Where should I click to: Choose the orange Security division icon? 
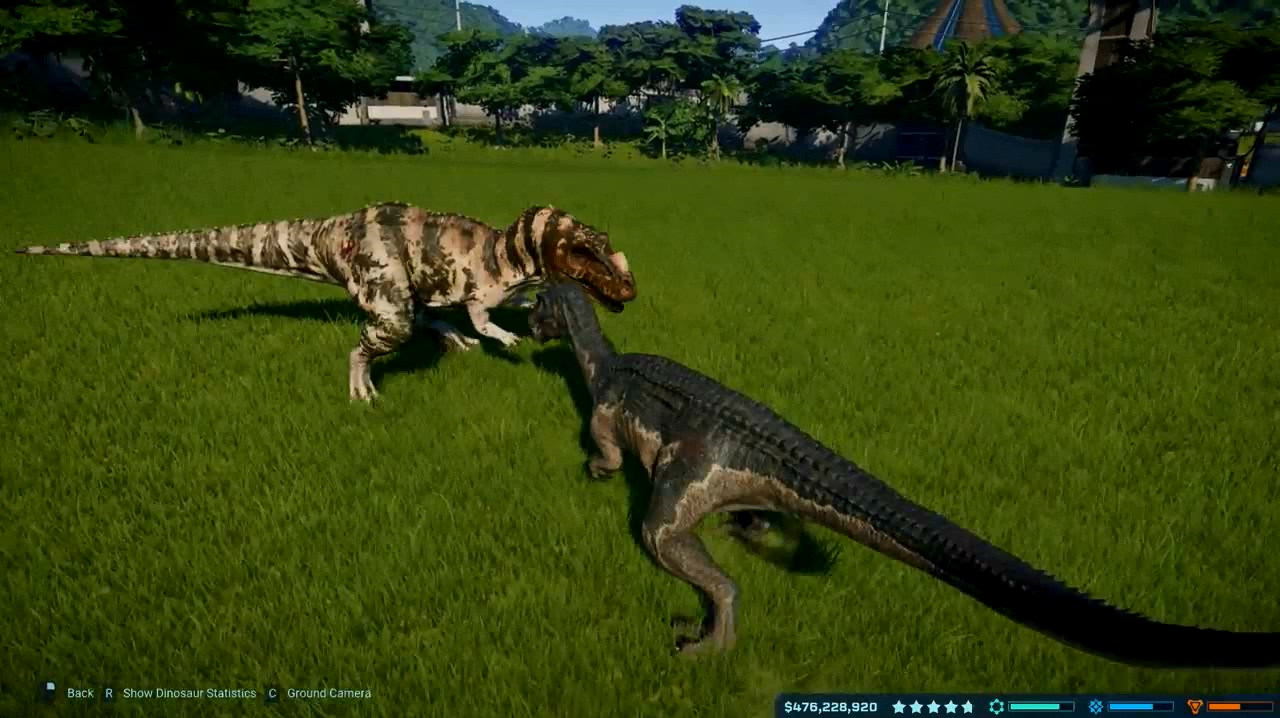tap(1194, 707)
